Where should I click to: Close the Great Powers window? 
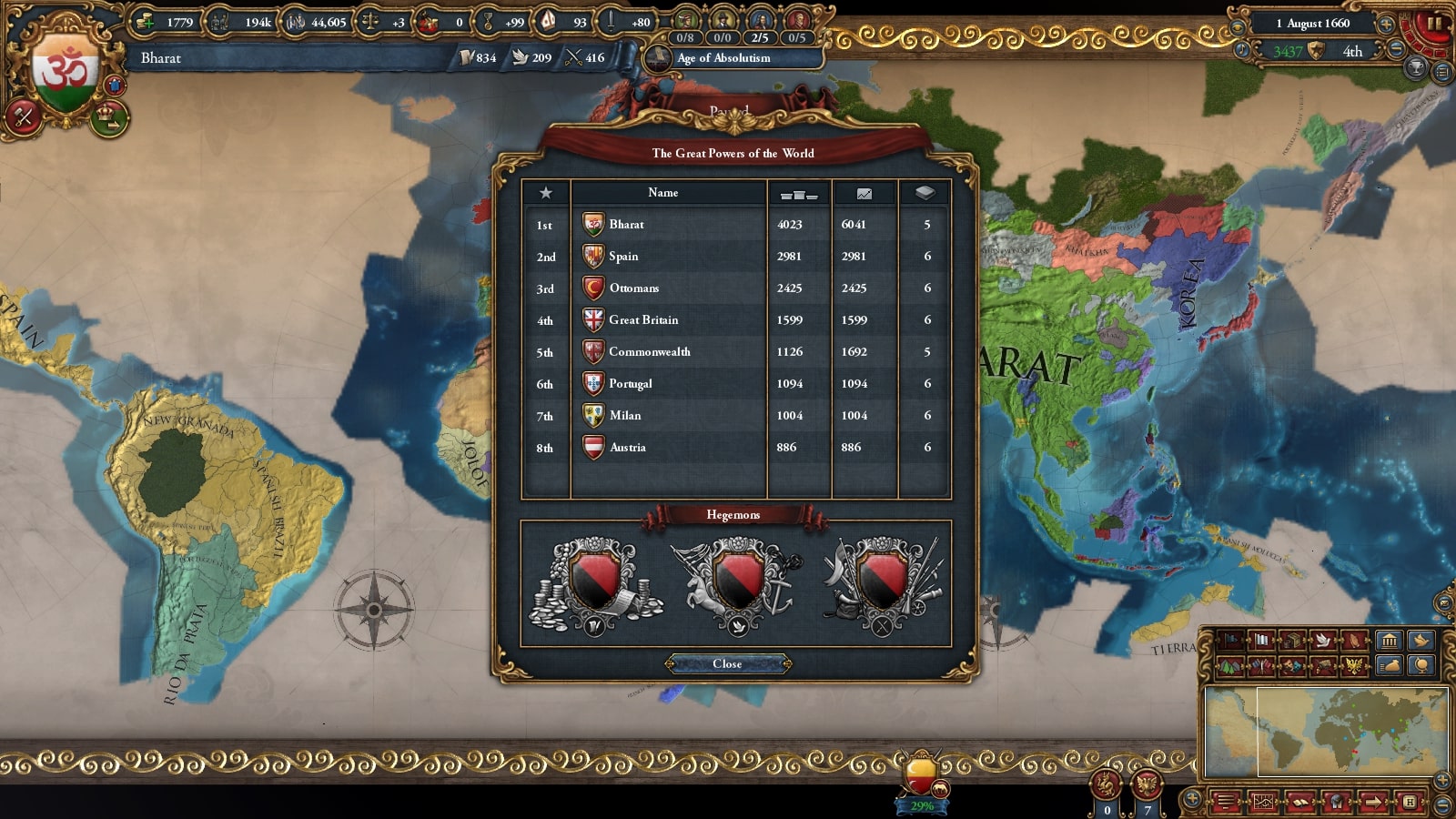tap(727, 663)
